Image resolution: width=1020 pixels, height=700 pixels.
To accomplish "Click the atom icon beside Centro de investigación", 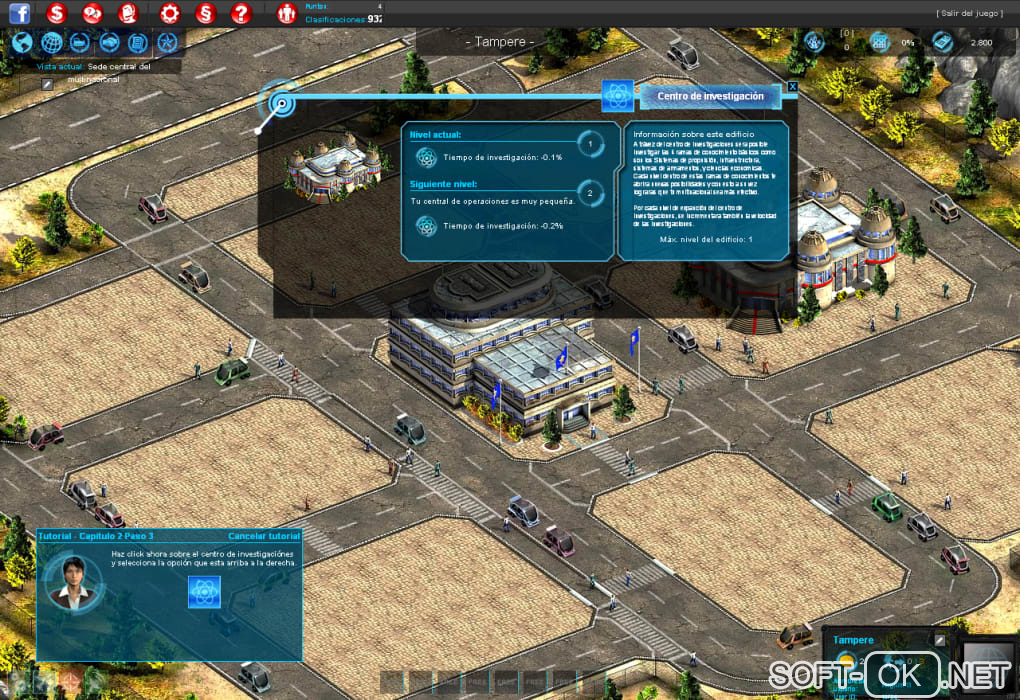I will [617, 96].
